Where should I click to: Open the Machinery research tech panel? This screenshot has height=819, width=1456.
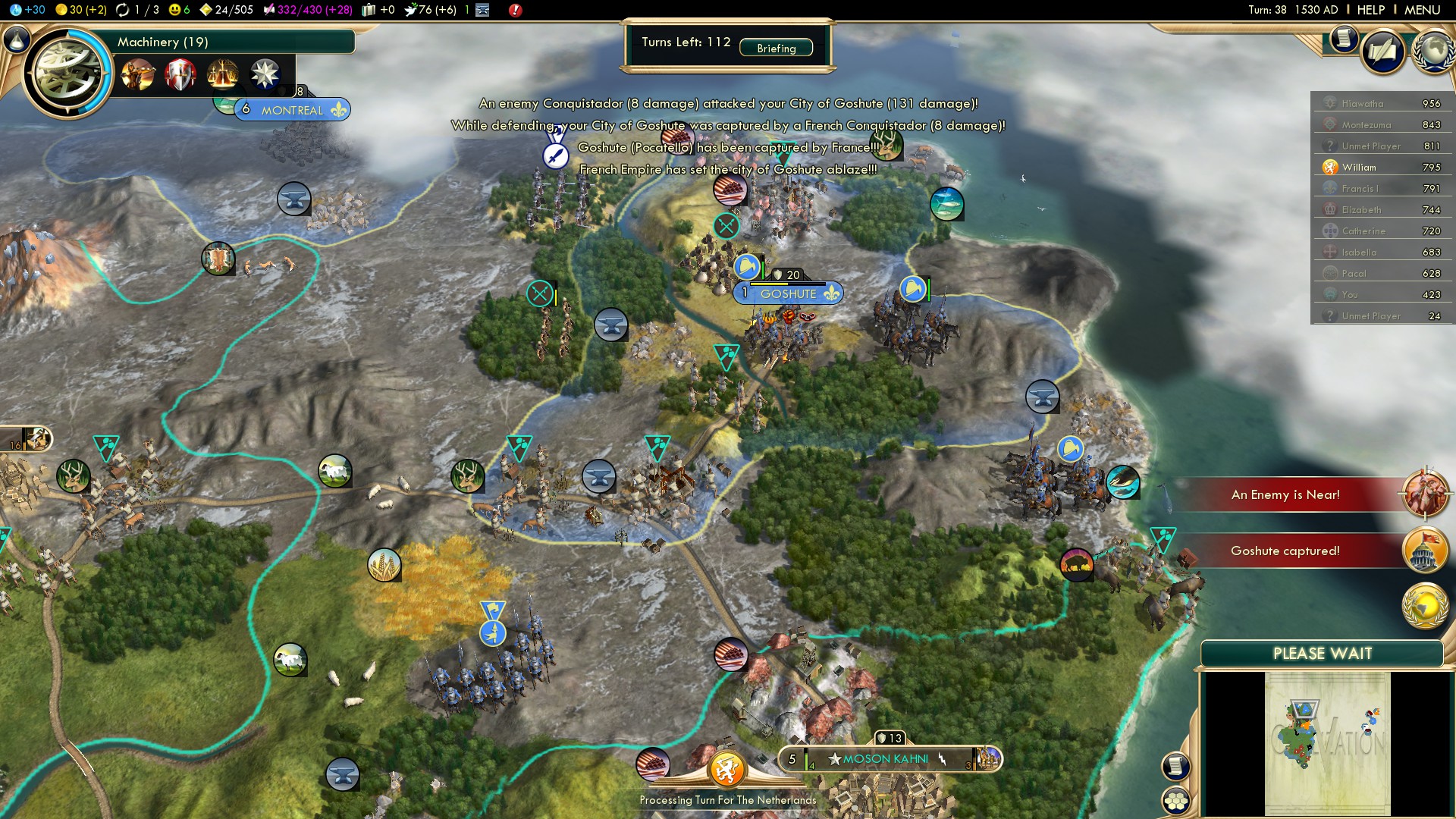(162, 42)
